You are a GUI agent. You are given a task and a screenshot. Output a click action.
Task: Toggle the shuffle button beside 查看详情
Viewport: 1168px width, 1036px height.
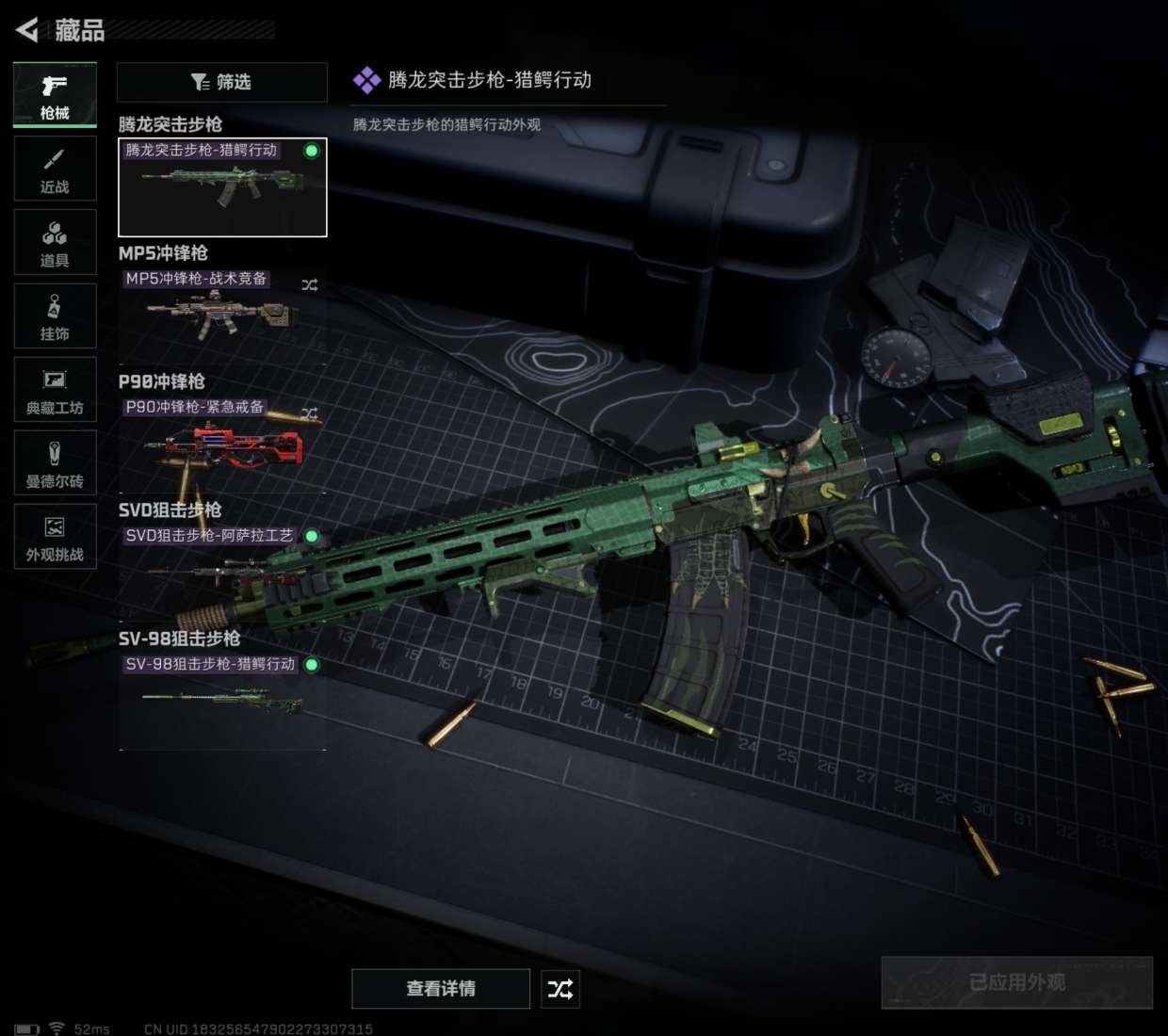(x=560, y=988)
